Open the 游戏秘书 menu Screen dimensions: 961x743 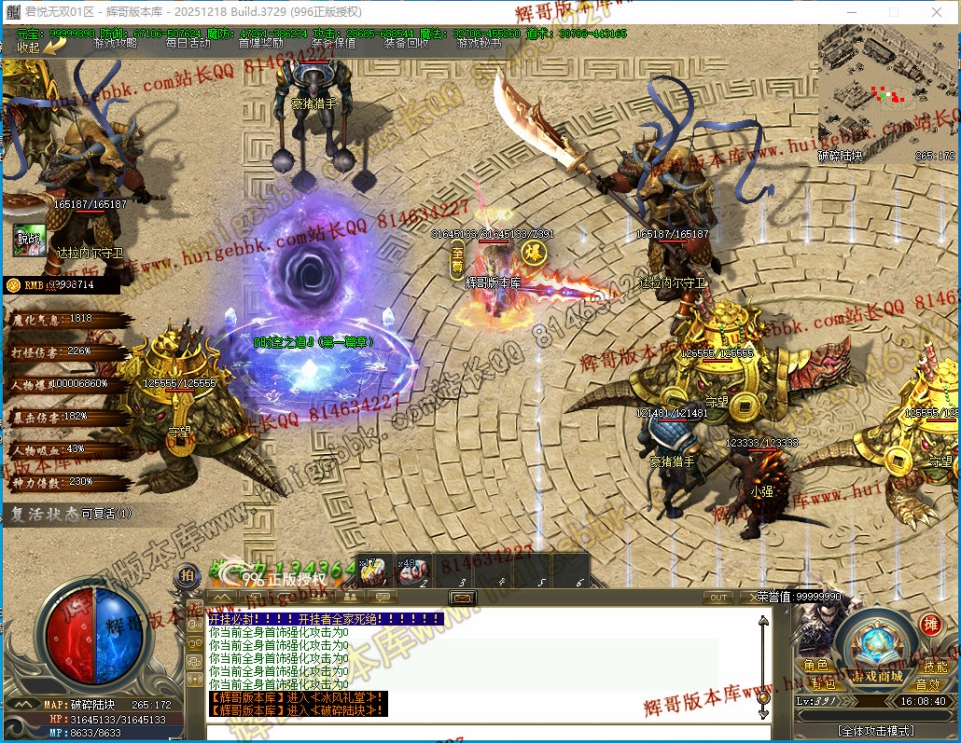479,43
